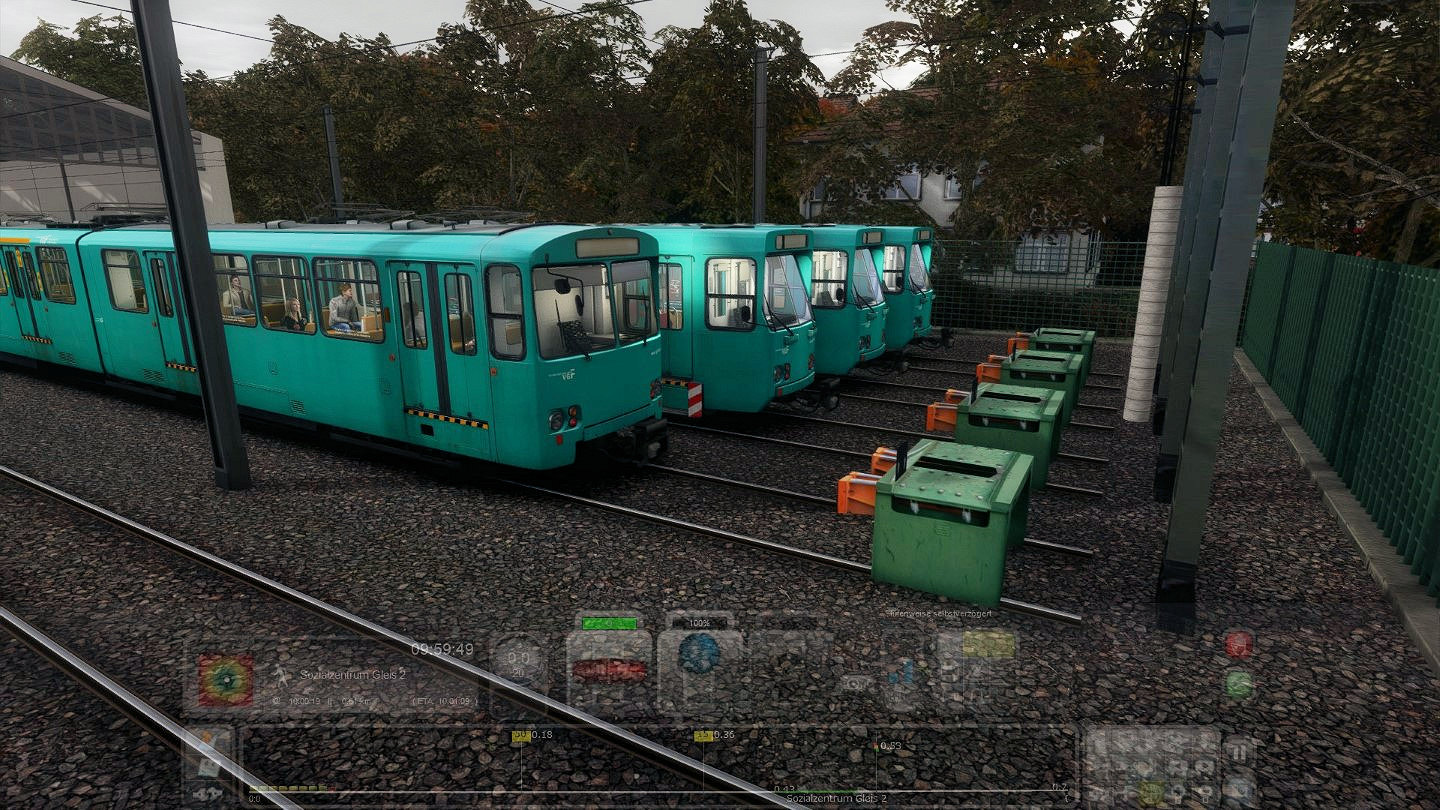This screenshot has height=810, width=1440.
Task: Pause the game with the pause button
Action: tap(1239, 751)
